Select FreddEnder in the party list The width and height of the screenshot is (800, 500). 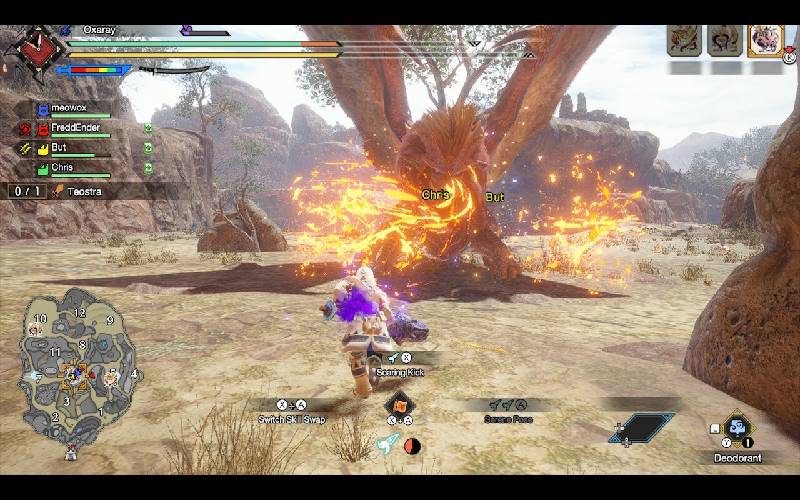click(x=75, y=129)
